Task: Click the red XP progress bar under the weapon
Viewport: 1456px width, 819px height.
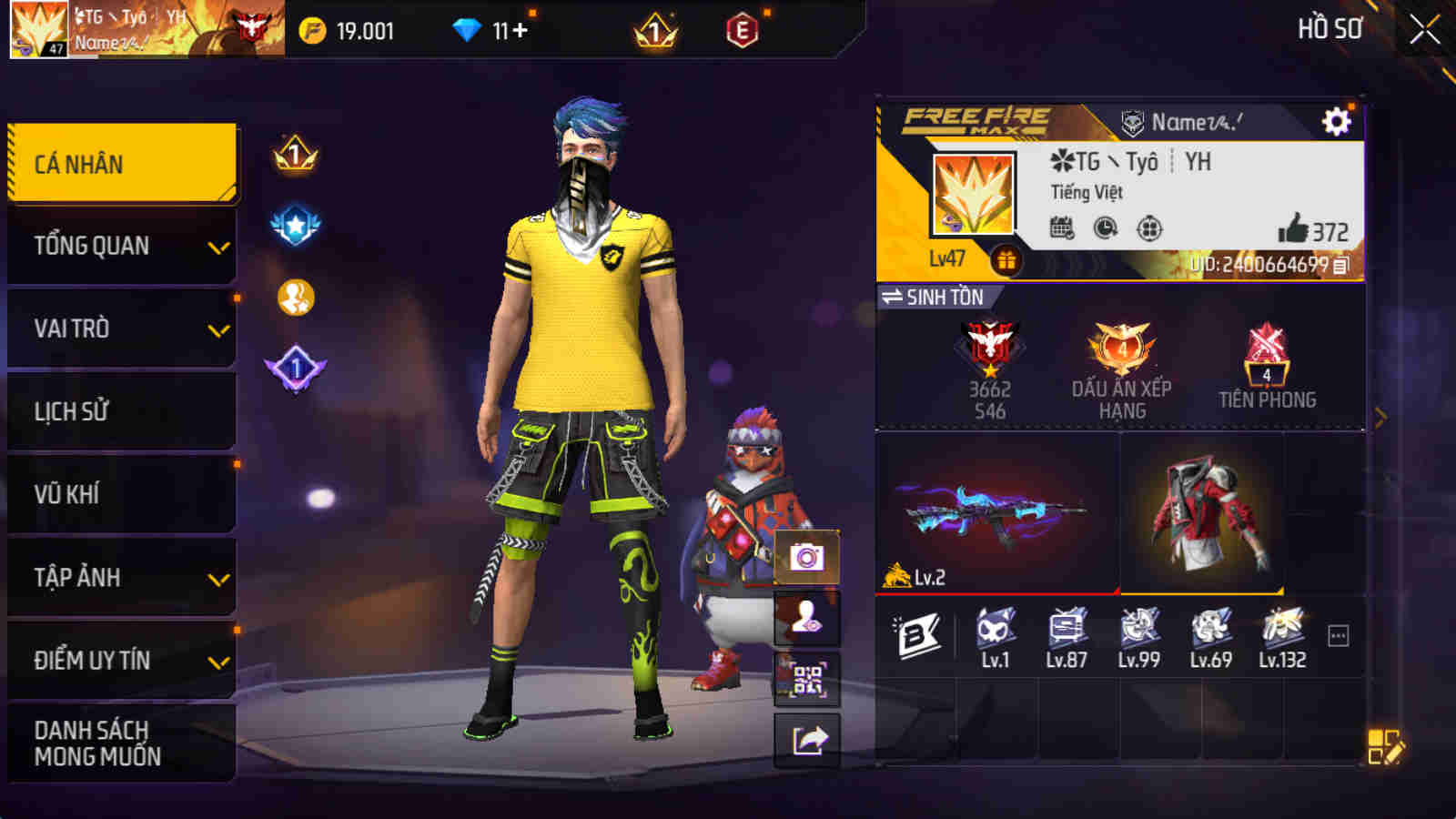Action: point(994,591)
